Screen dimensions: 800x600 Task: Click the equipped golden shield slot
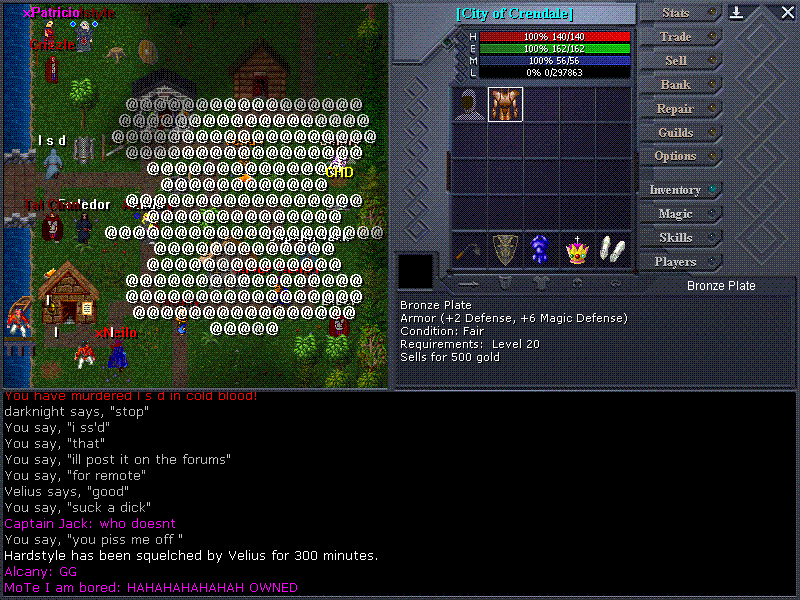point(505,249)
